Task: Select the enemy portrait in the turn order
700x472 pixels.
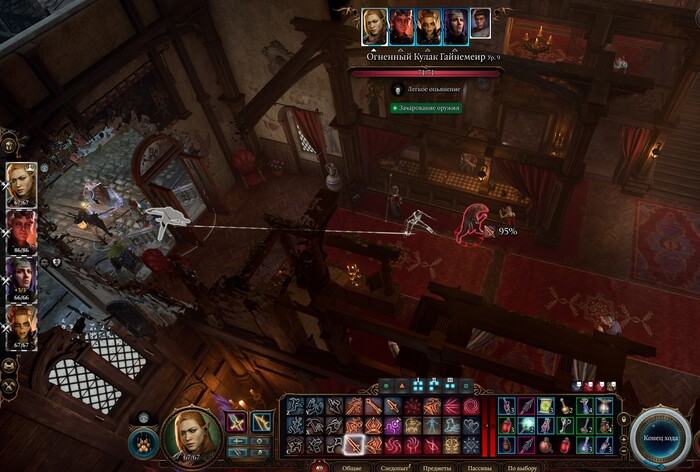Action: pos(481,24)
